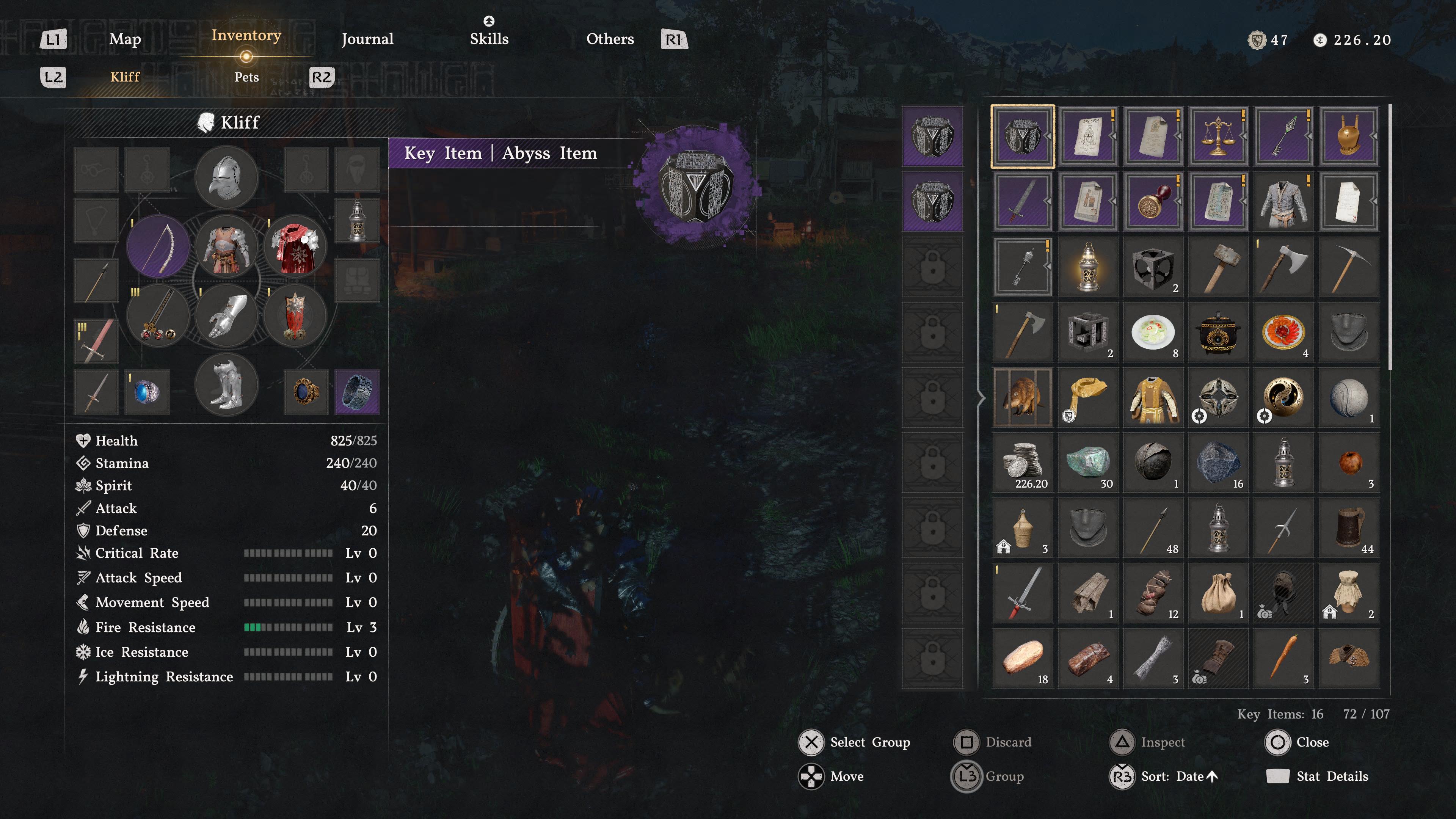
Task: Open the Skills tab
Action: click(489, 39)
